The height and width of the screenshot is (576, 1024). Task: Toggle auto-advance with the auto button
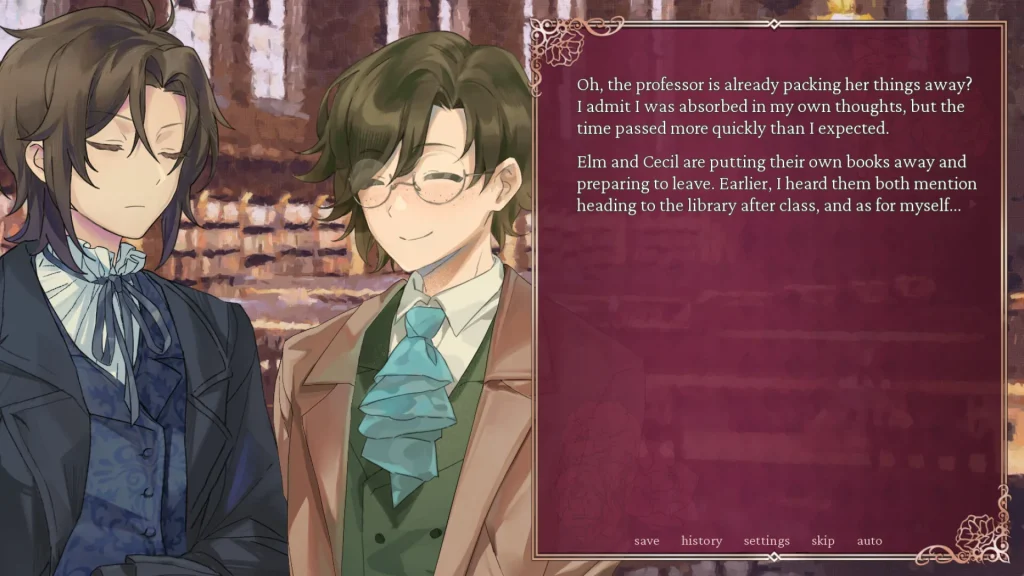869,541
